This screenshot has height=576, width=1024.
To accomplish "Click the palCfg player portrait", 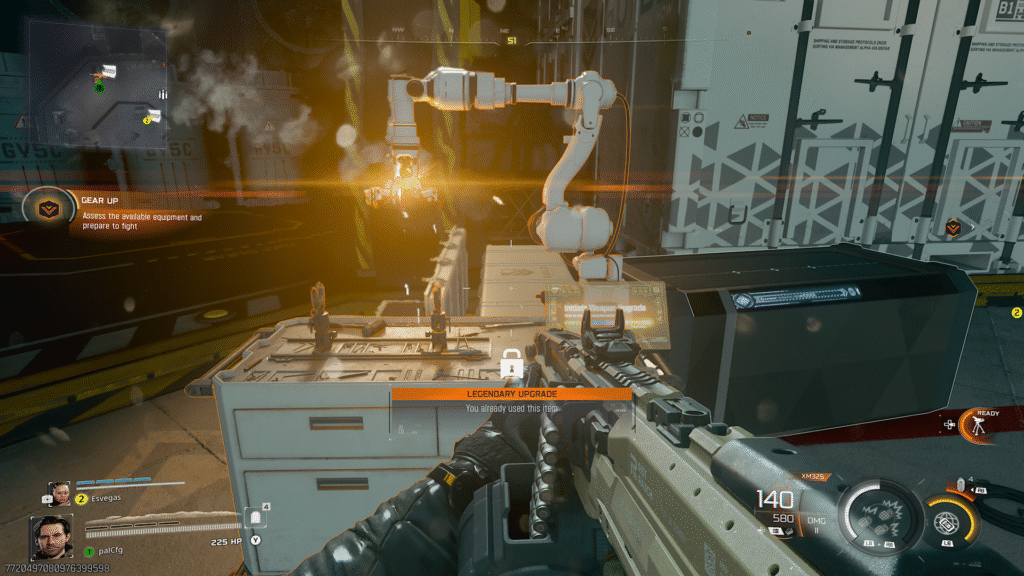I will (50, 538).
